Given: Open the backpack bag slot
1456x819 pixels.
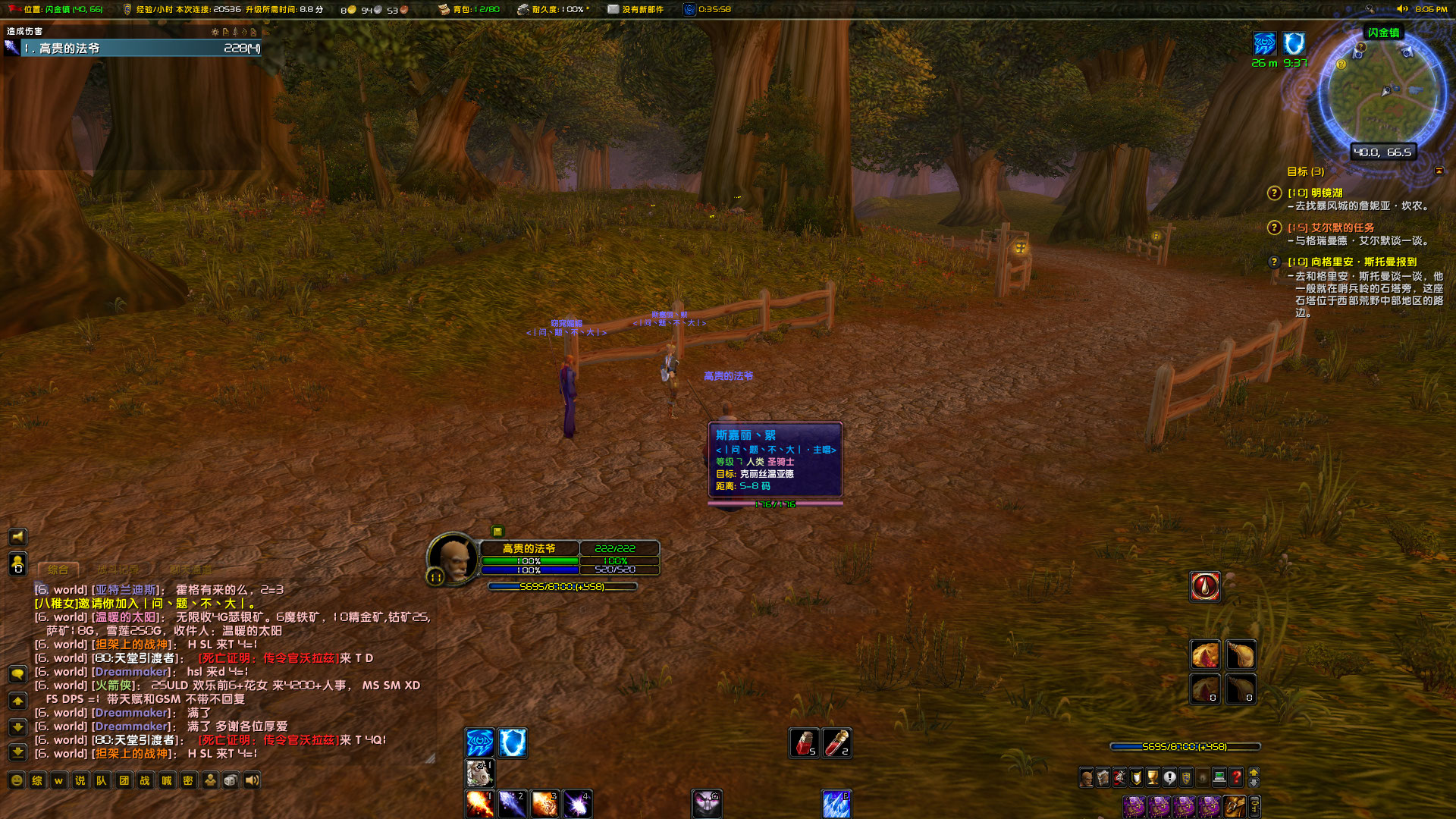Looking at the screenshot, I should (1235, 805).
